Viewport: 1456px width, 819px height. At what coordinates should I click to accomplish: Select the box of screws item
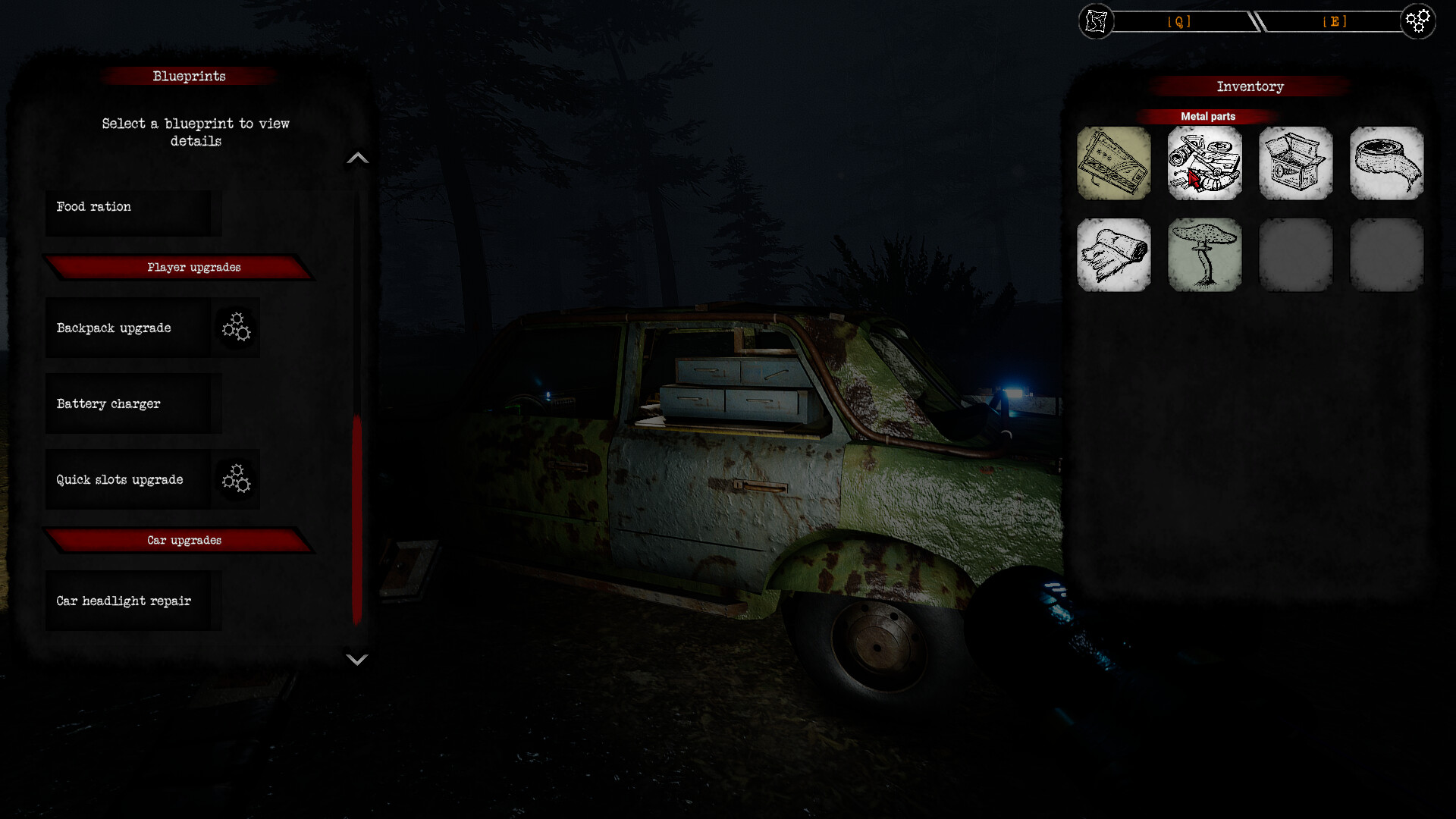1296,163
